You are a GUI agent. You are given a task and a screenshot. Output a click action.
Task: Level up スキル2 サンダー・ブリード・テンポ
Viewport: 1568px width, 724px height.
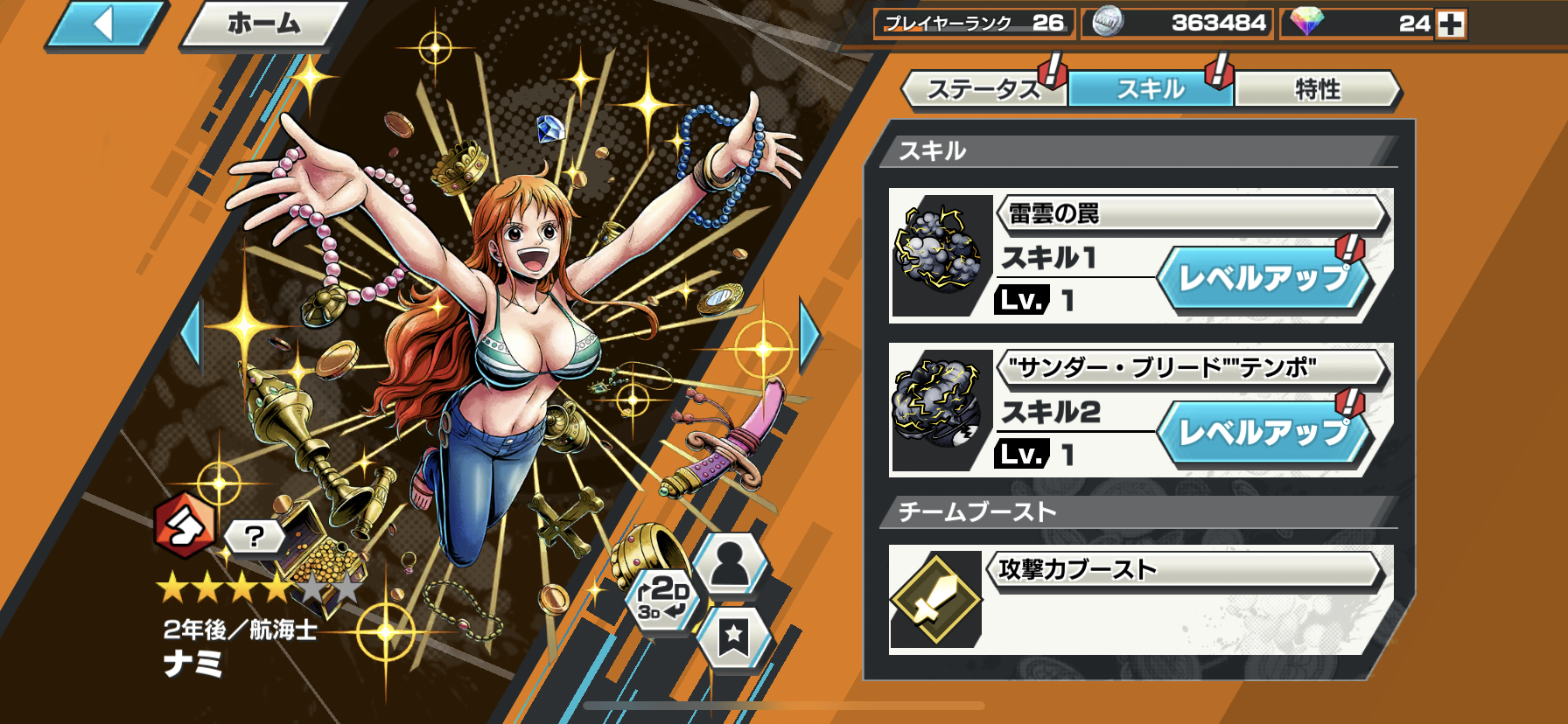coord(1263,432)
